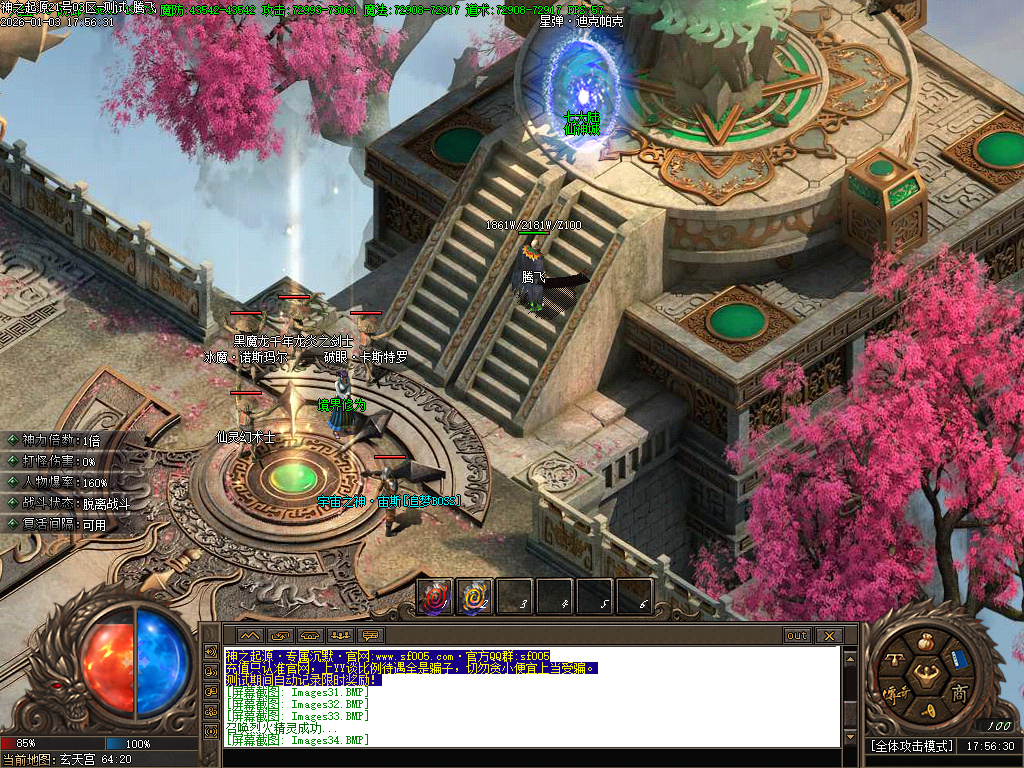
Task: Open the shop with the 商 button
Action: coord(959,693)
